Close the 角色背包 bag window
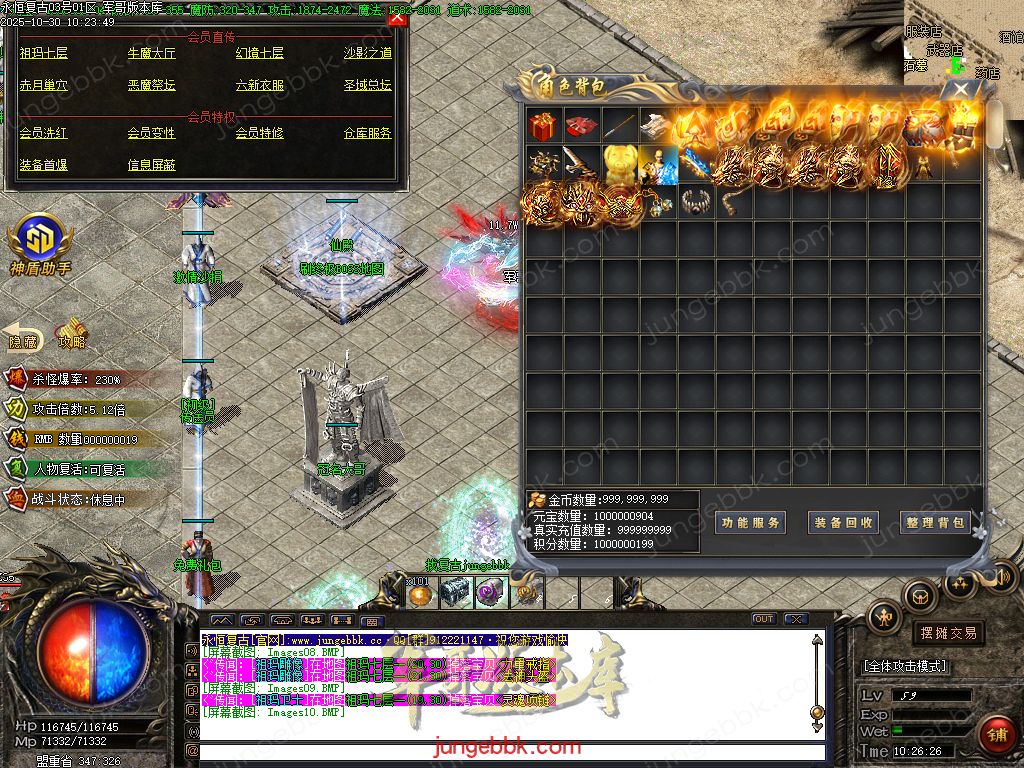Viewport: 1024px width, 768px height. (961, 89)
